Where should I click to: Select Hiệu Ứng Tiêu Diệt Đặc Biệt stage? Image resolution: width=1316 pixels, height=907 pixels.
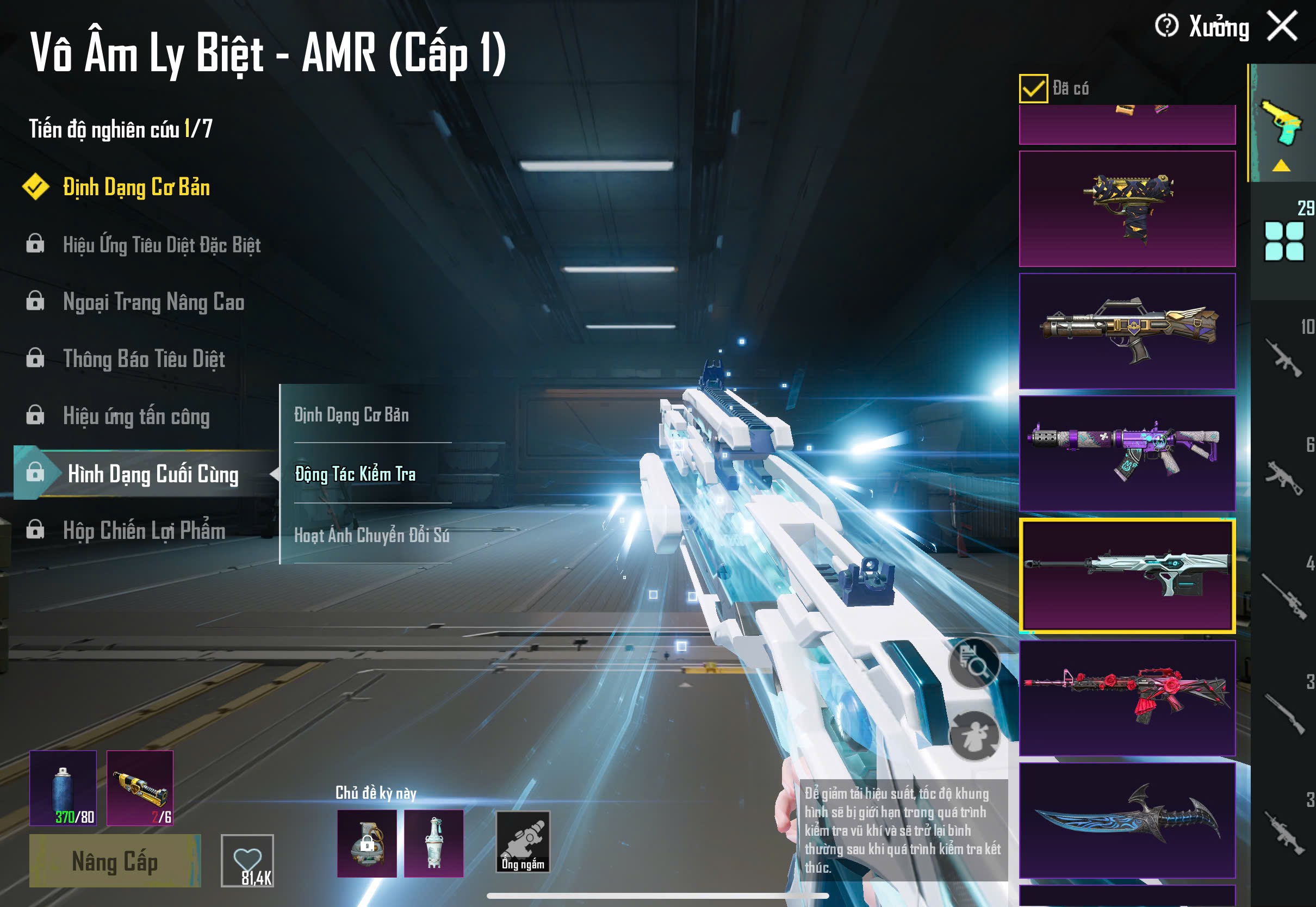coord(162,245)
